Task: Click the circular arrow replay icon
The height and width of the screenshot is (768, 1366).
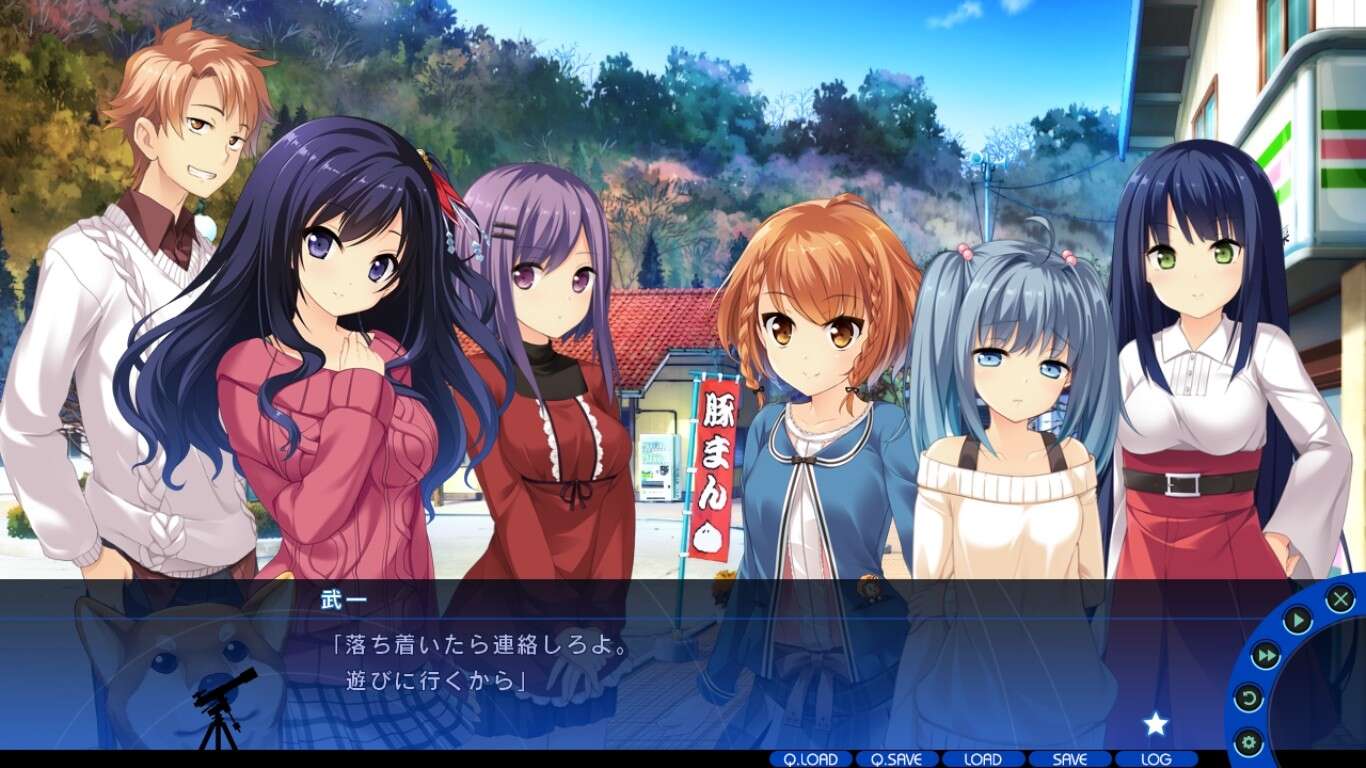Action: point(1249,698)
